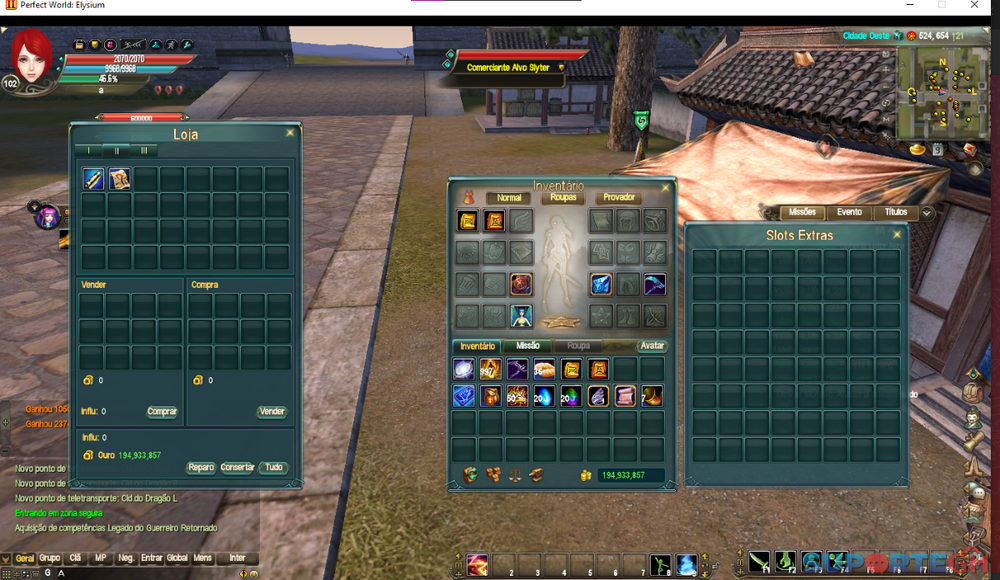The image size is (1000, 580).
Task: Click the Avatar button in the inventory
Action: (x=652, y=346)
